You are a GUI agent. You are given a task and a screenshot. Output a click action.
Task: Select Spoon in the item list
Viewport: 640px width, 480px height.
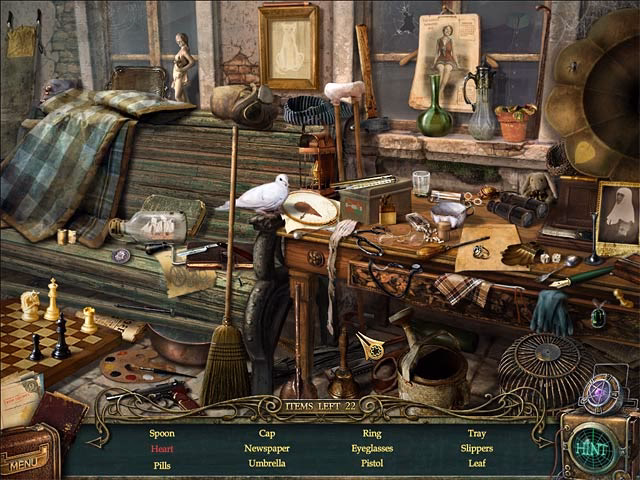[x=162, y=434]
